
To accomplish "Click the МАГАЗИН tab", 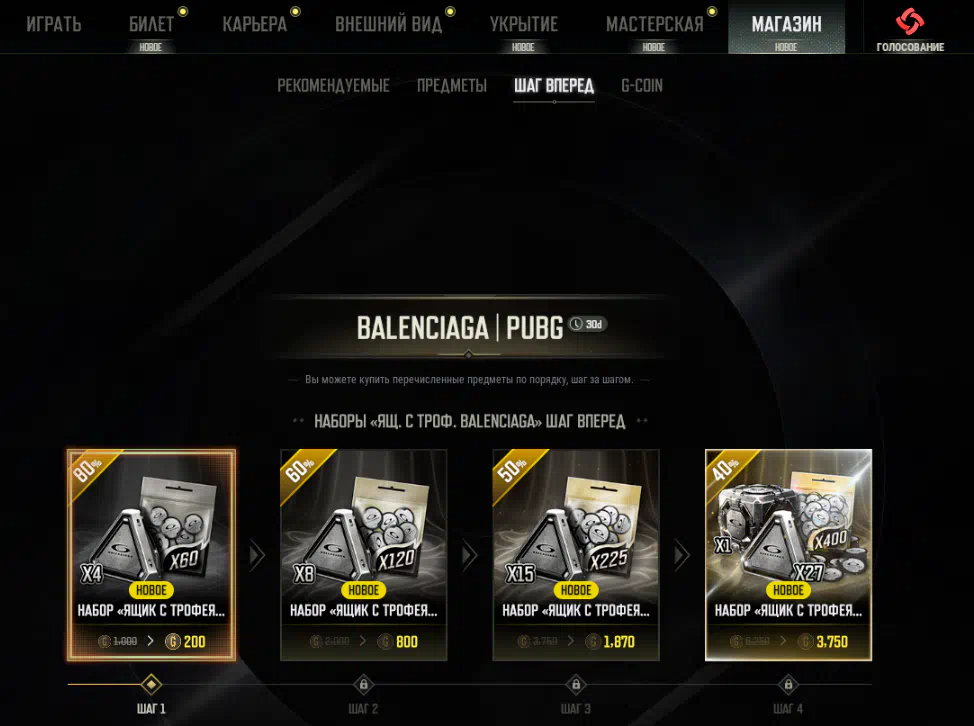I will coord(786,25).
